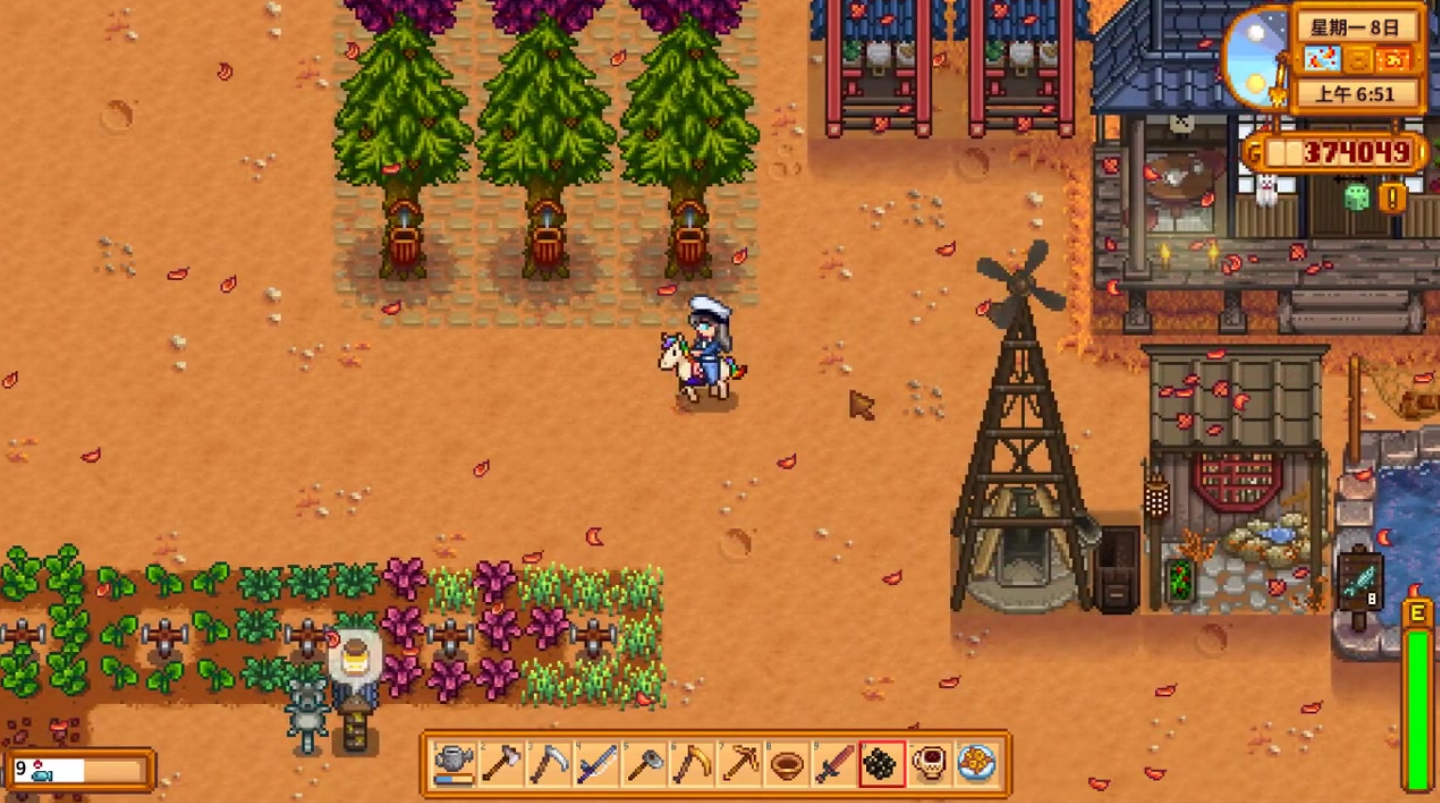Select the golden scythe slot
Image resolution: width=1440 pixels, height=803 pixels.
[692, 765]
